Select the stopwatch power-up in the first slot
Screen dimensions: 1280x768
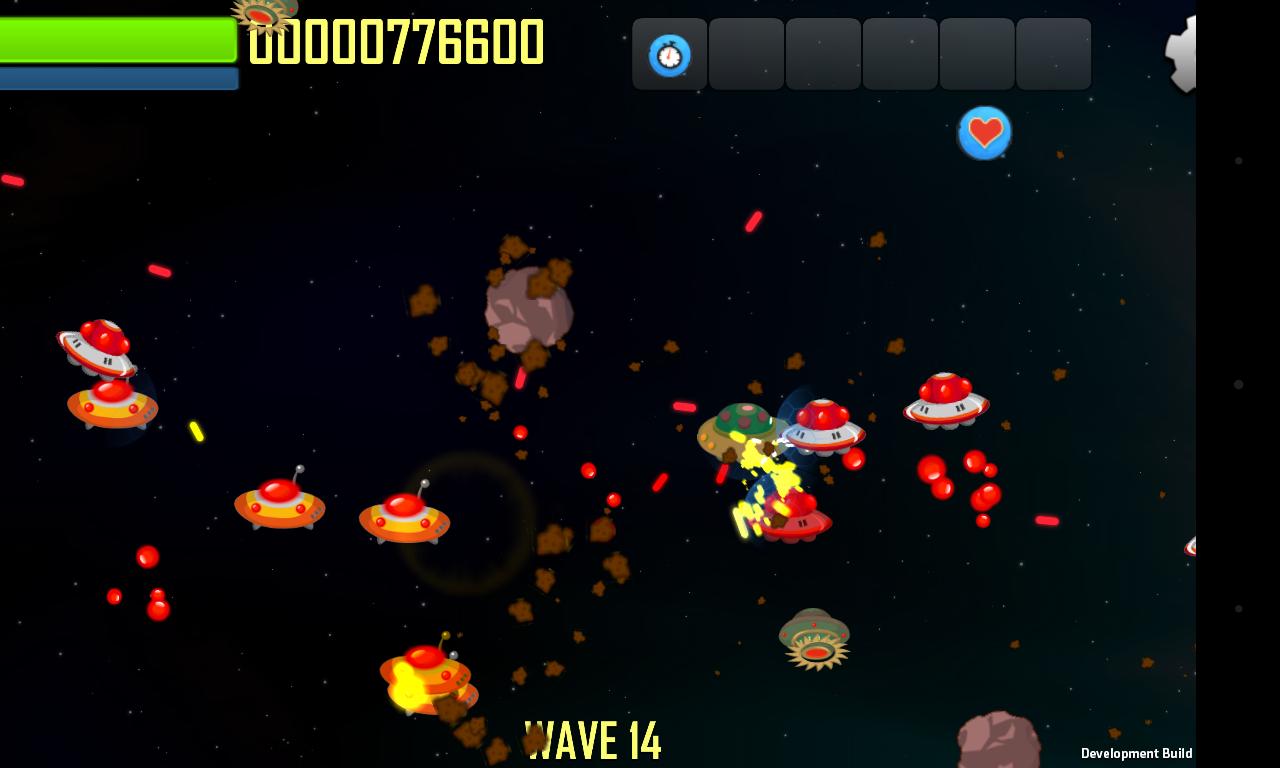pos(669,54)
